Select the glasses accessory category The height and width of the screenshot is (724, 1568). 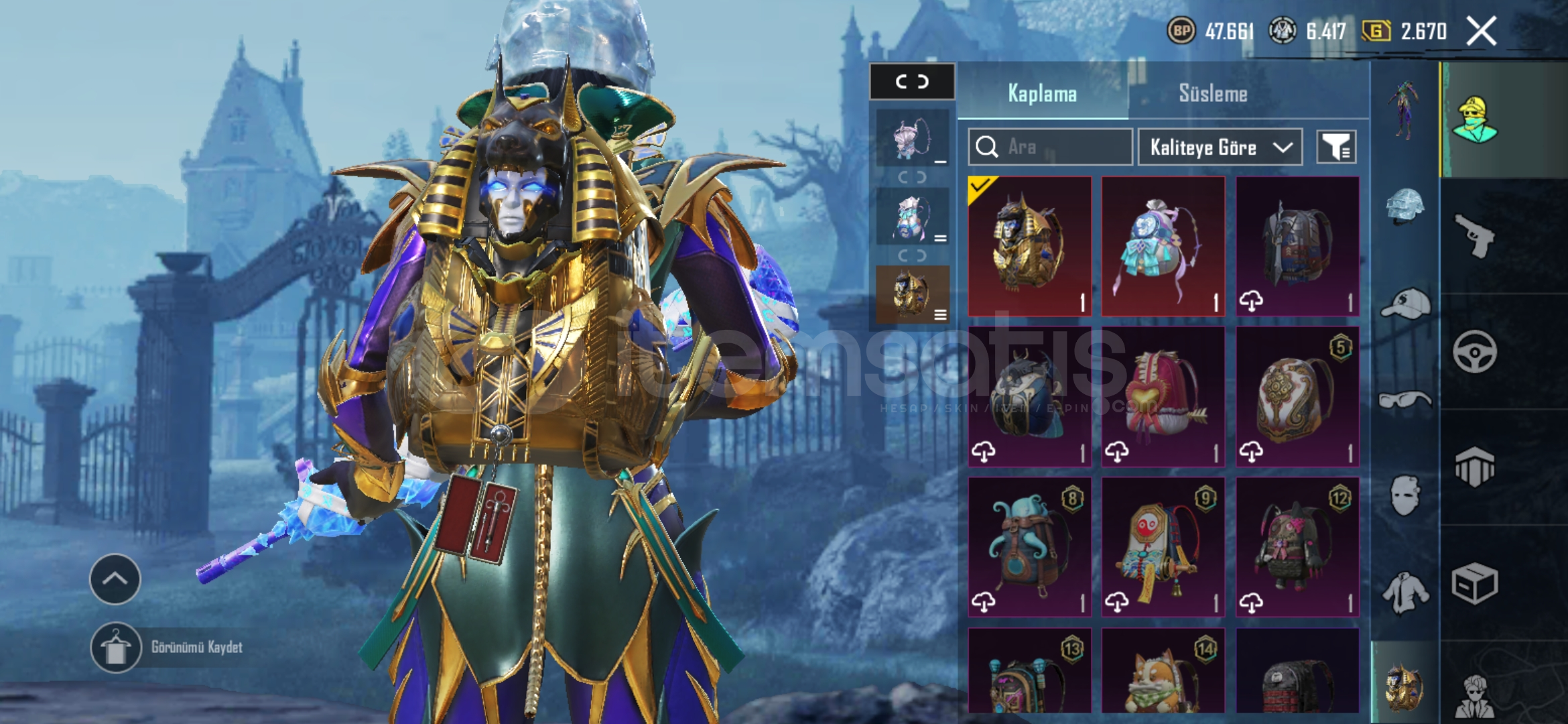[1405, 401]
